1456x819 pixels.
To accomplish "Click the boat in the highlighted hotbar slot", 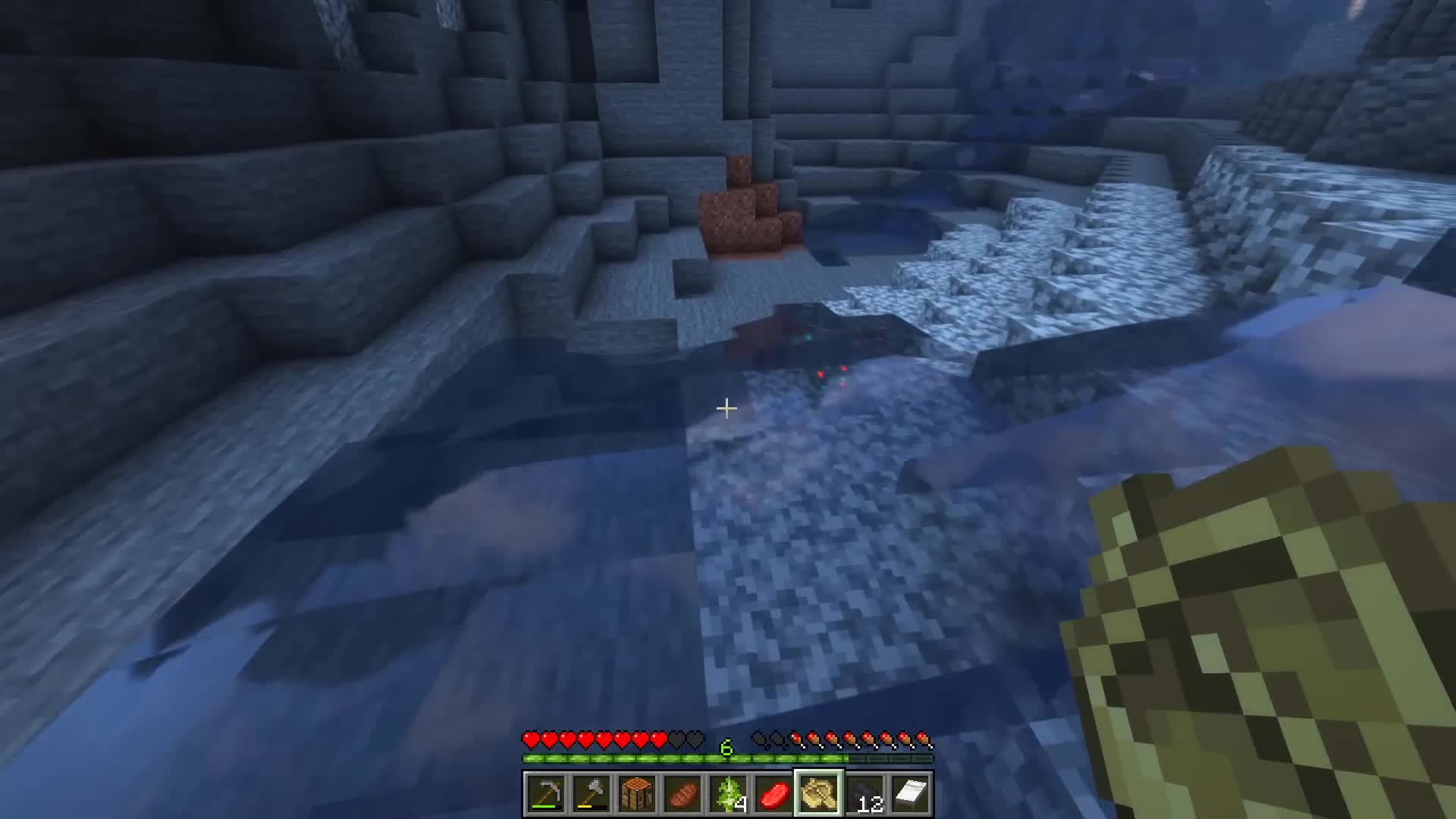I will pyautogui.click(x=819, y=792).
